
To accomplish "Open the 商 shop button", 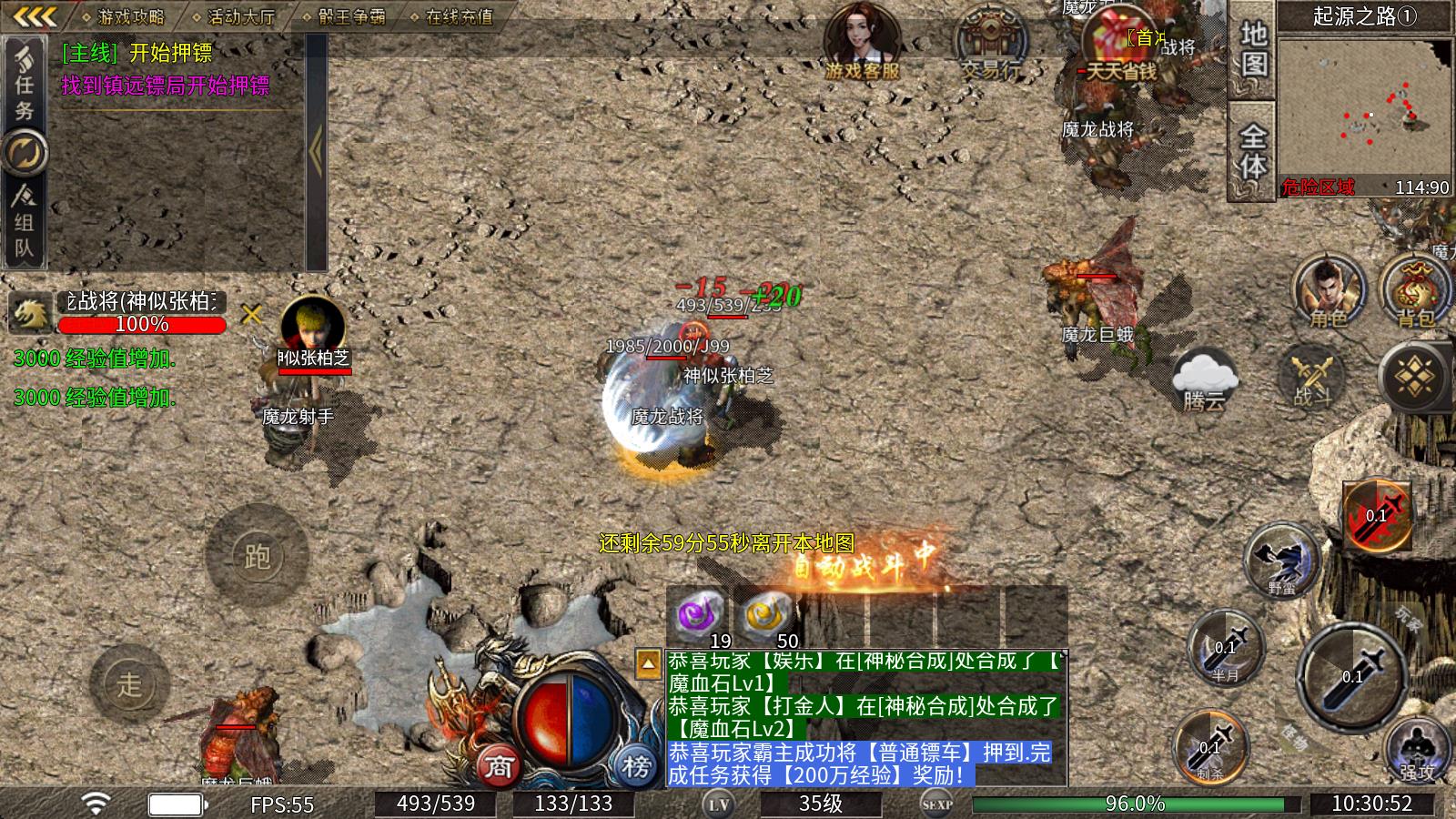I will click(499, 766).
